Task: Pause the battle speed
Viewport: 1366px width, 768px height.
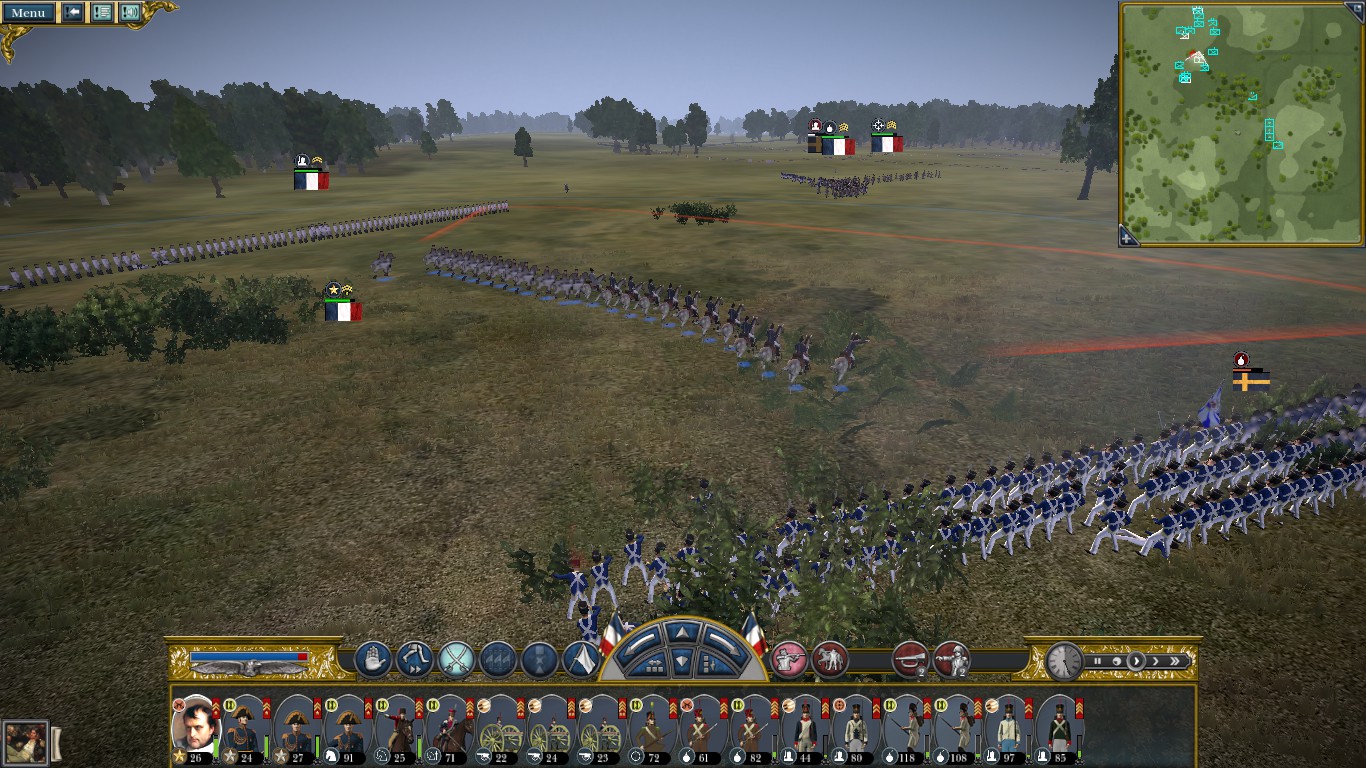Action: 1098,661
